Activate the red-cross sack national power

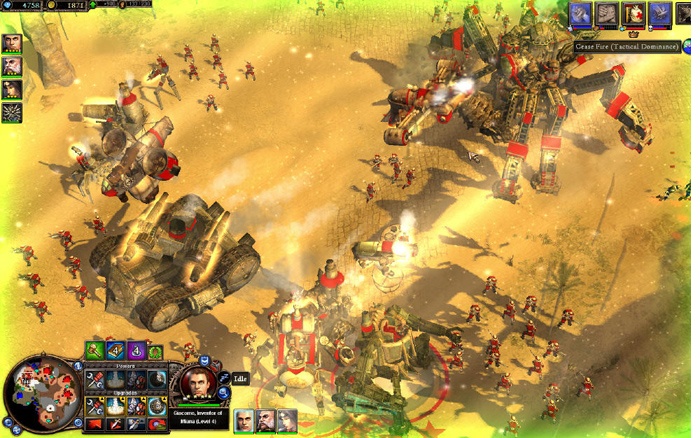click(x=634, y=14)
